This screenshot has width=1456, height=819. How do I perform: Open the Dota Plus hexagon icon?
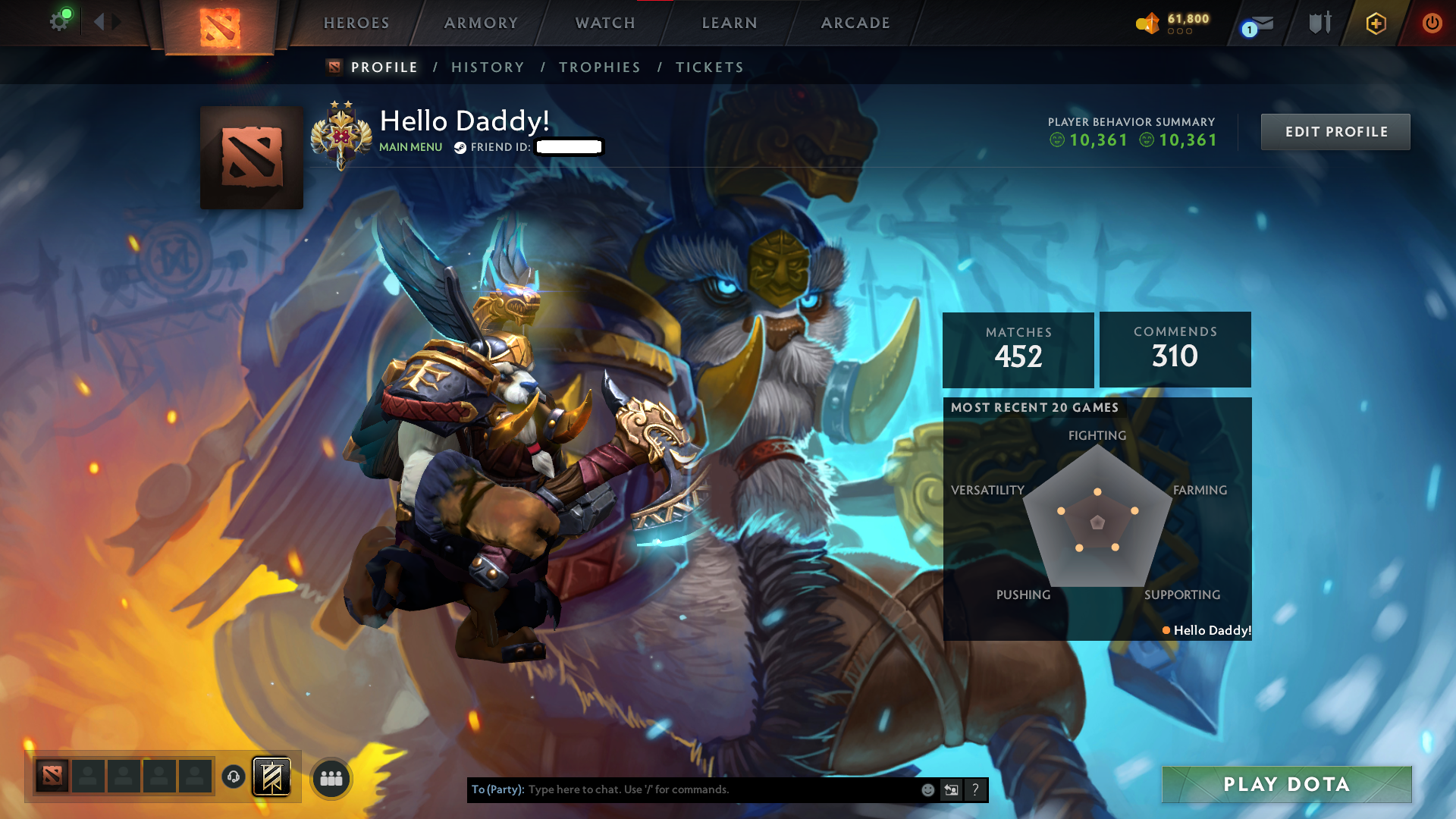click(1375, 24)
